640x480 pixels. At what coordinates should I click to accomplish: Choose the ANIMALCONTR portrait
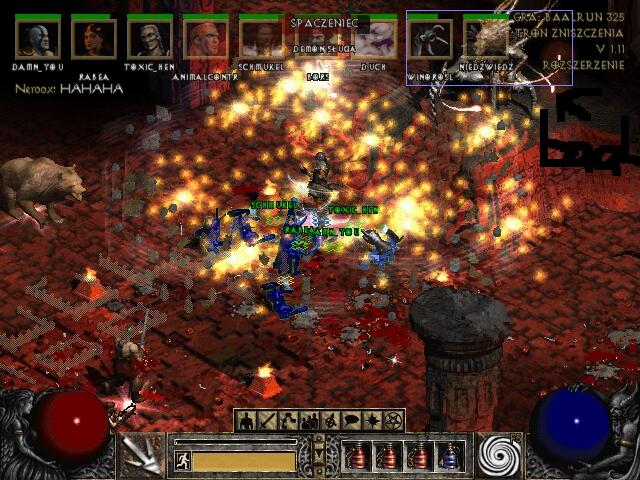205,38
